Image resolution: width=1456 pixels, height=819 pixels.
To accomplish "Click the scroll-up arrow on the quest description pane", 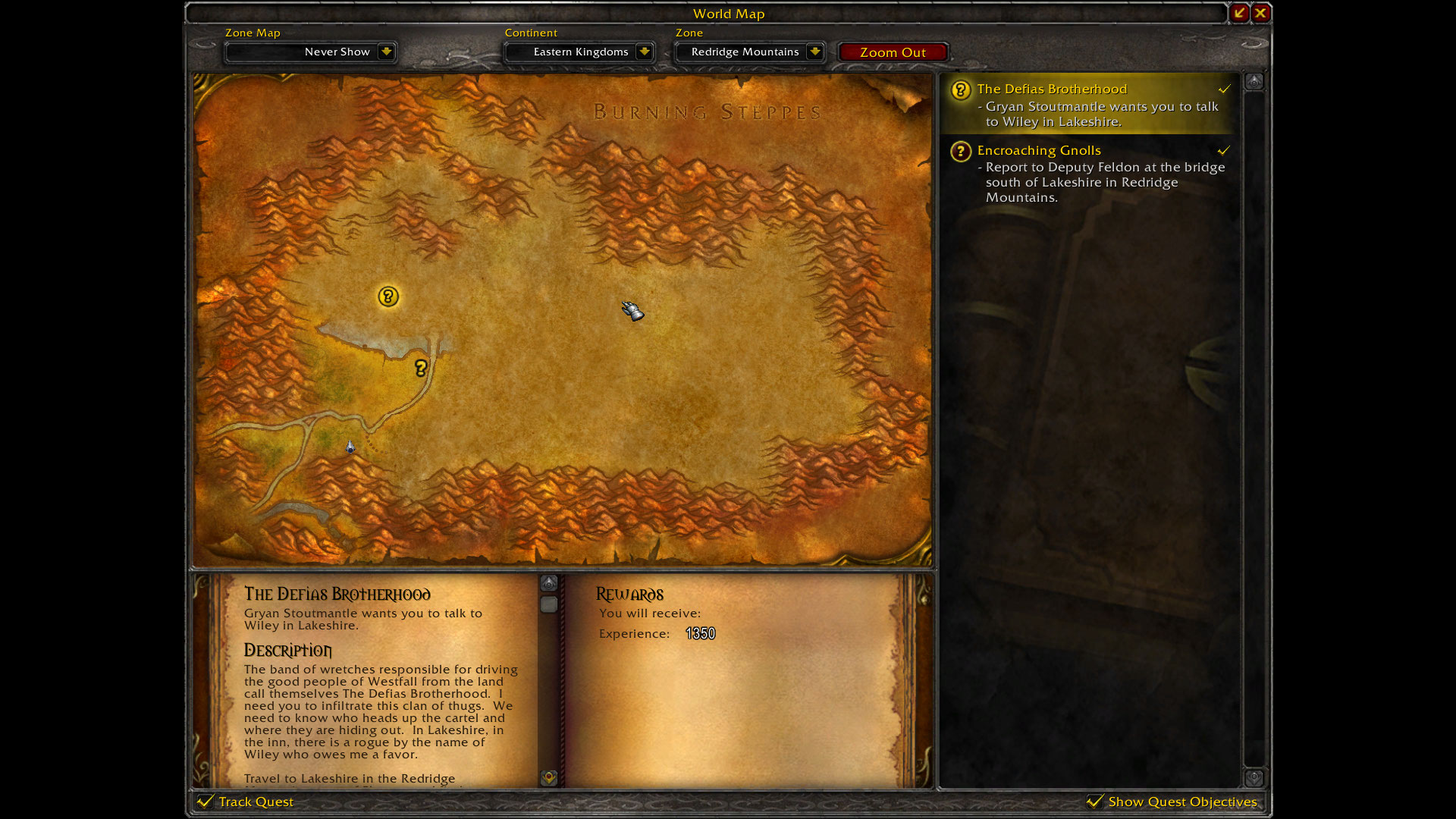I will [549, 582].
